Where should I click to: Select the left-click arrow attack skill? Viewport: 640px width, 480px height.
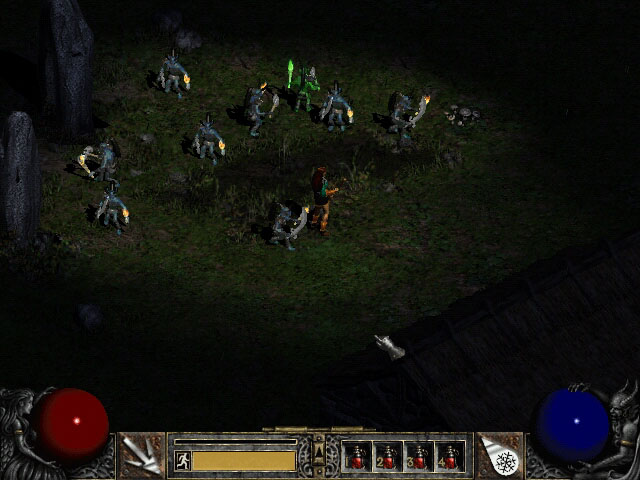click(x=141, y=455)
